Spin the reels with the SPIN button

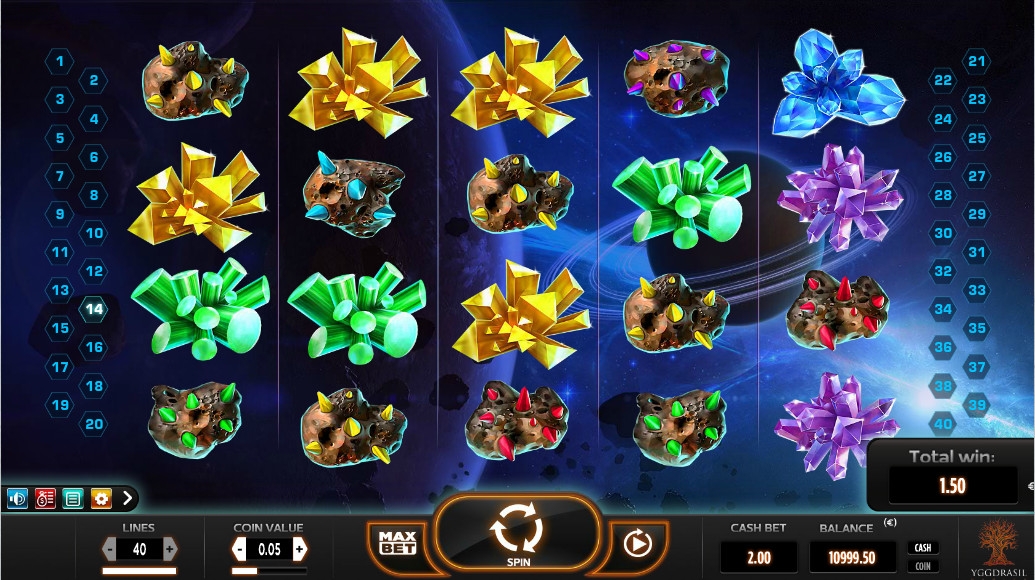[518, 536]
